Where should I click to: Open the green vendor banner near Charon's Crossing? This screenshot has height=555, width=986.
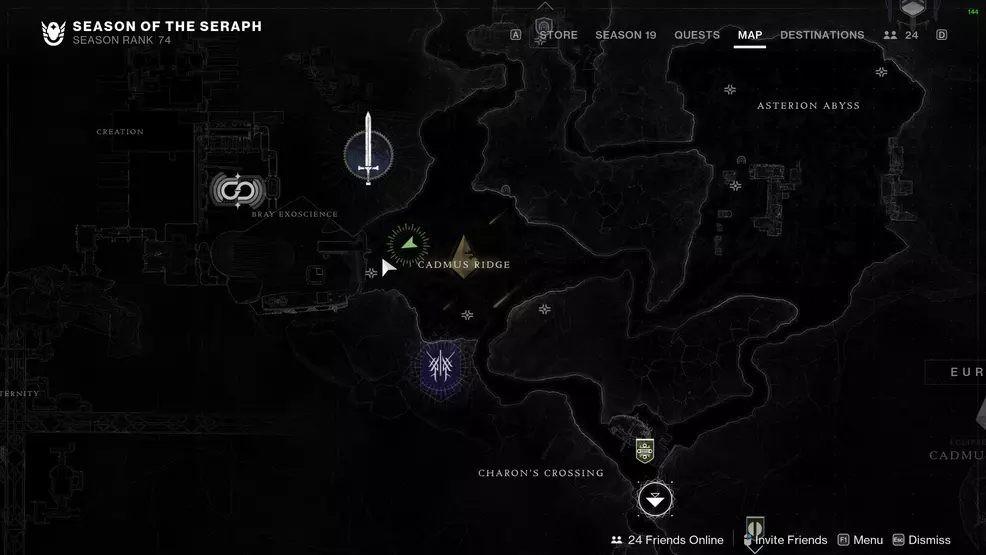tap(645, 449)
